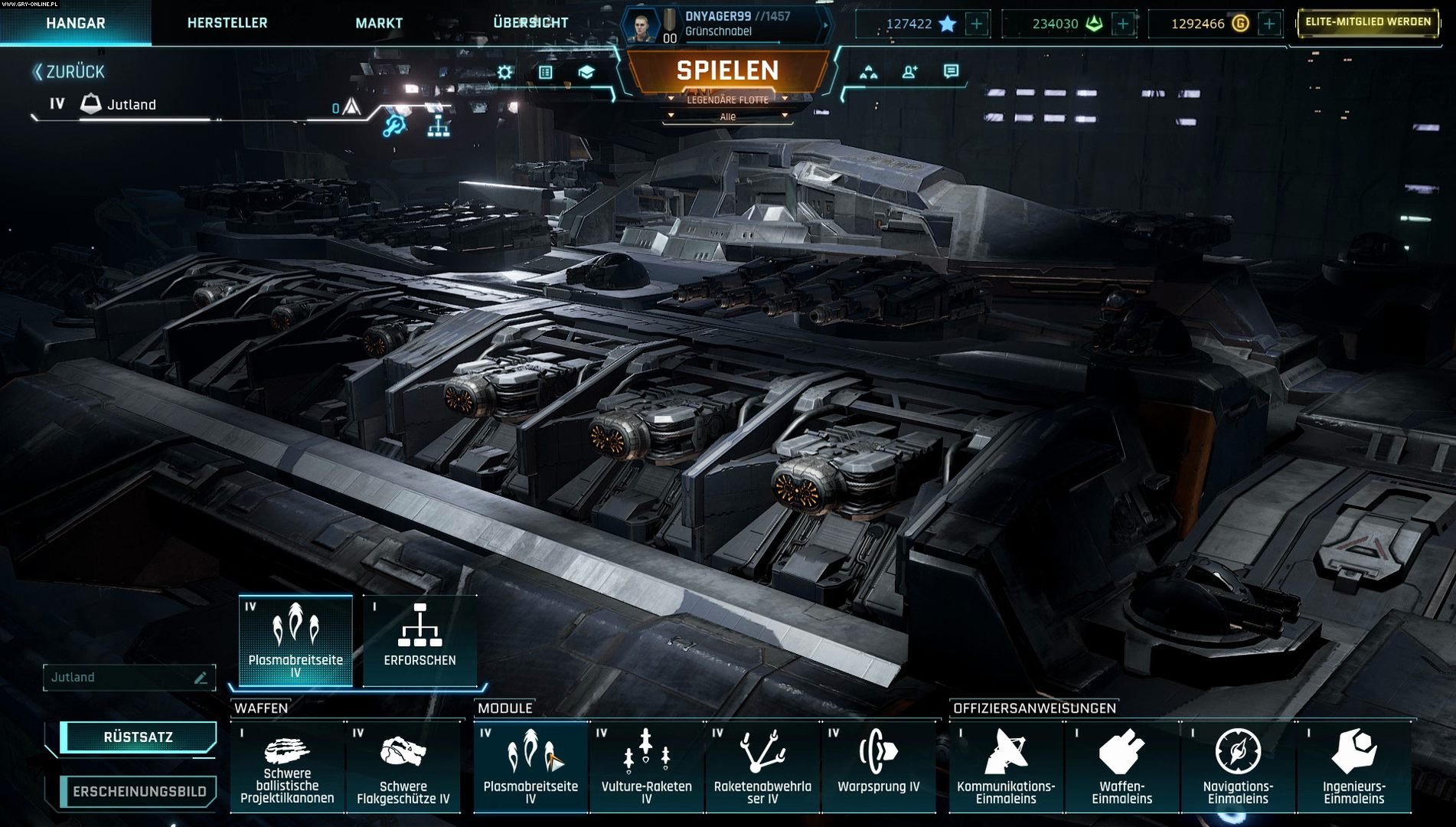Select the Navigations-Einmaleins officer briefing
This screenshot has height=827, width=1456.
point(1238,766)
